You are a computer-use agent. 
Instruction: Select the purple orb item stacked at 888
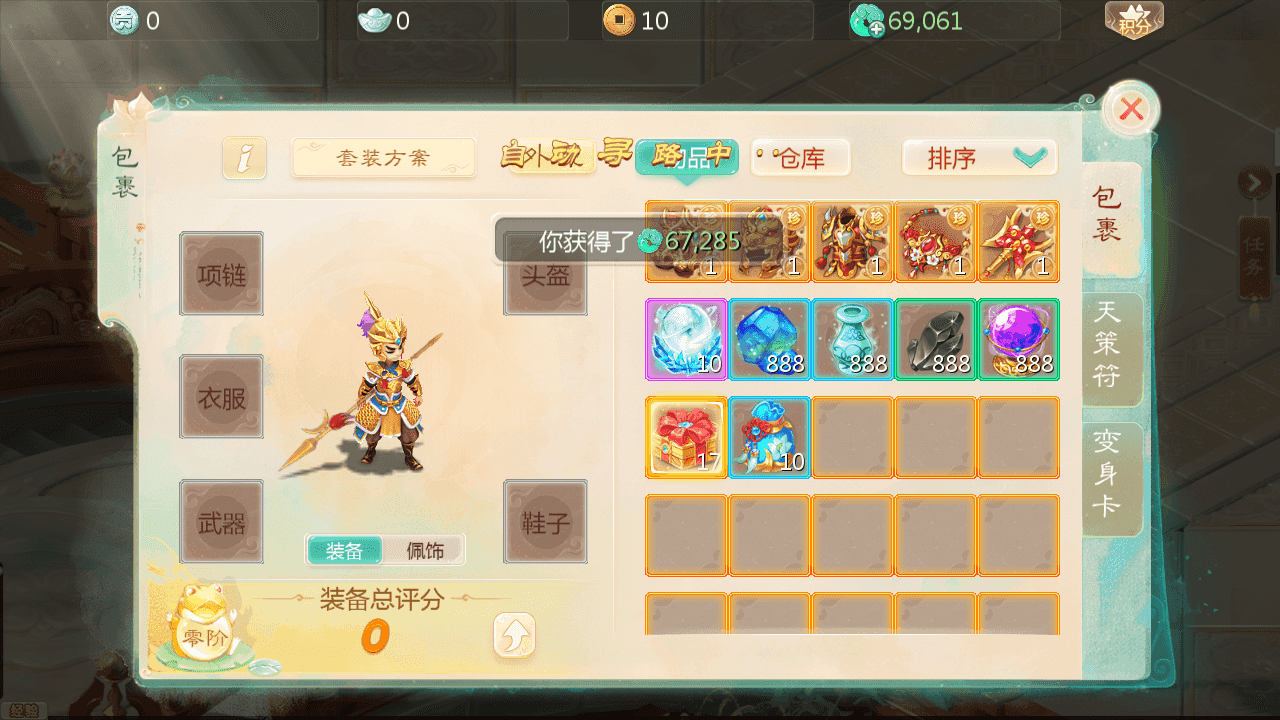(1018, 339)
